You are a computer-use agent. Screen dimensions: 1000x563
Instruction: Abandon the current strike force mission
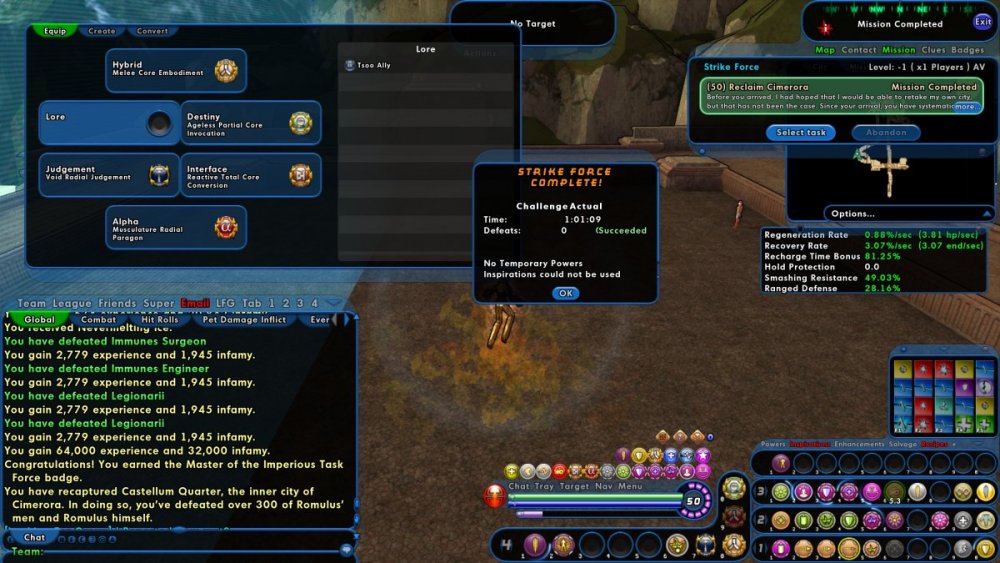point(886,132)
